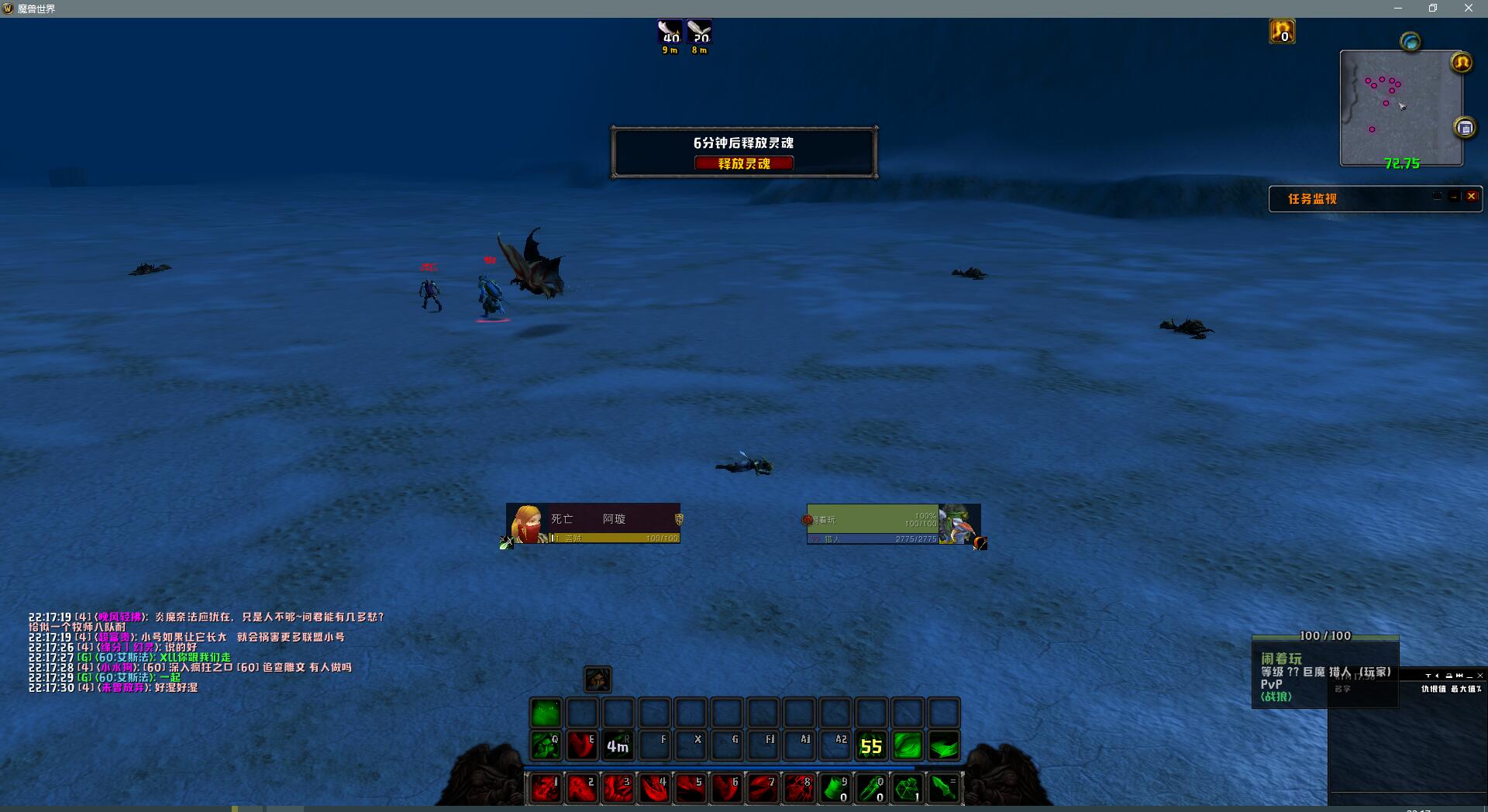Open the calendar button beside the minimap
Viewport: 1488px width, 812px height.
1465,128
